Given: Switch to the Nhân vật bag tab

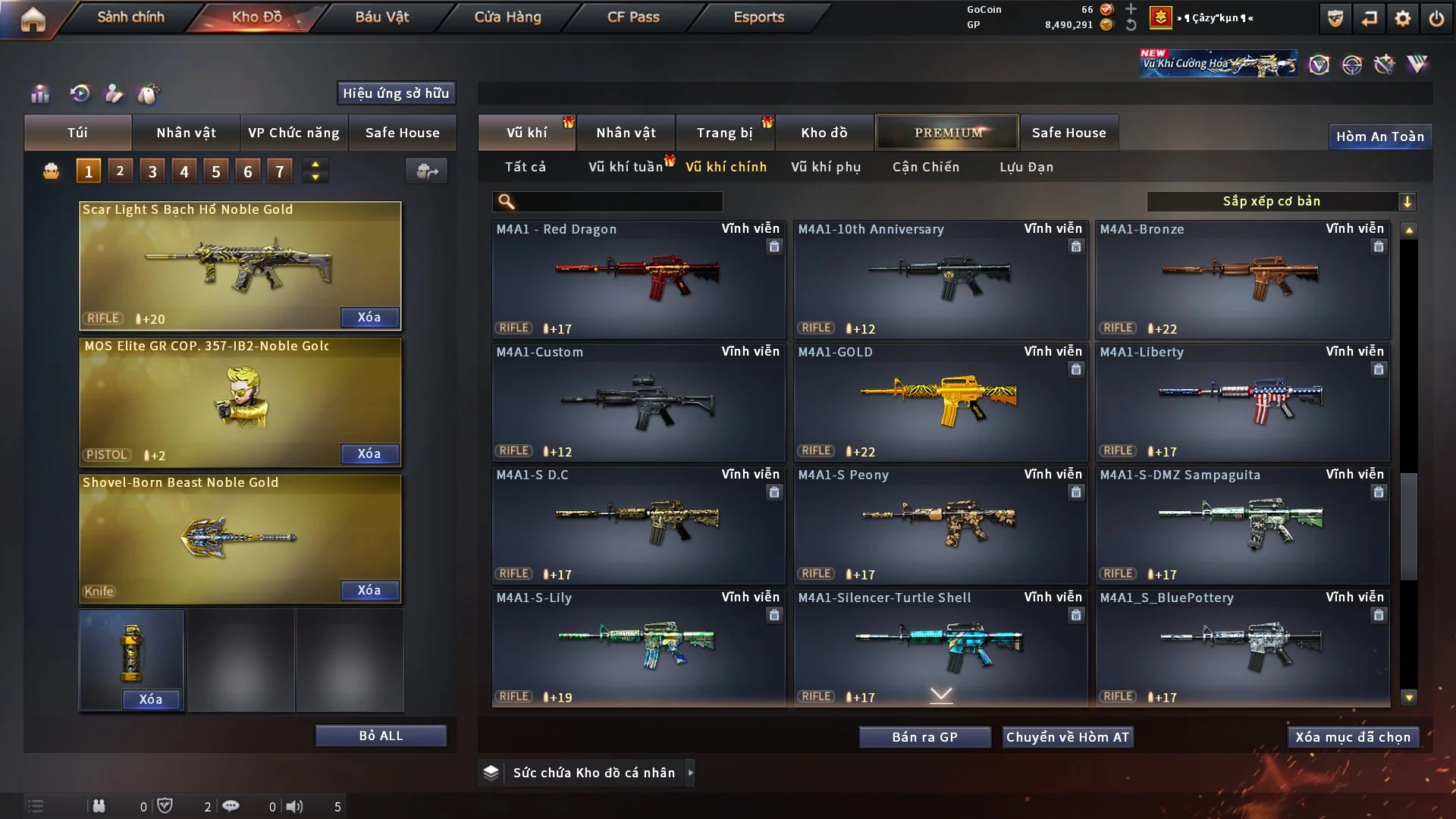Looking at the screenshot, I should click(186, 133).
